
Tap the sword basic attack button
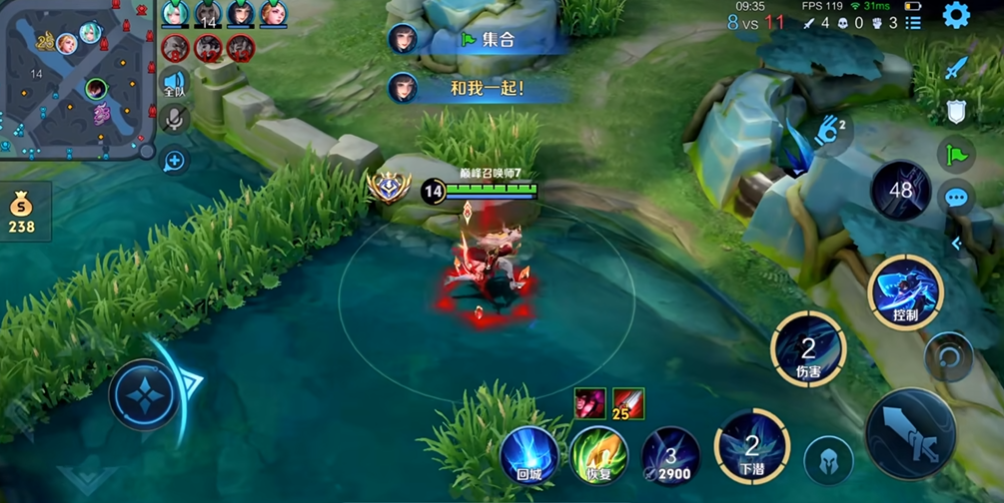[910, 434]
